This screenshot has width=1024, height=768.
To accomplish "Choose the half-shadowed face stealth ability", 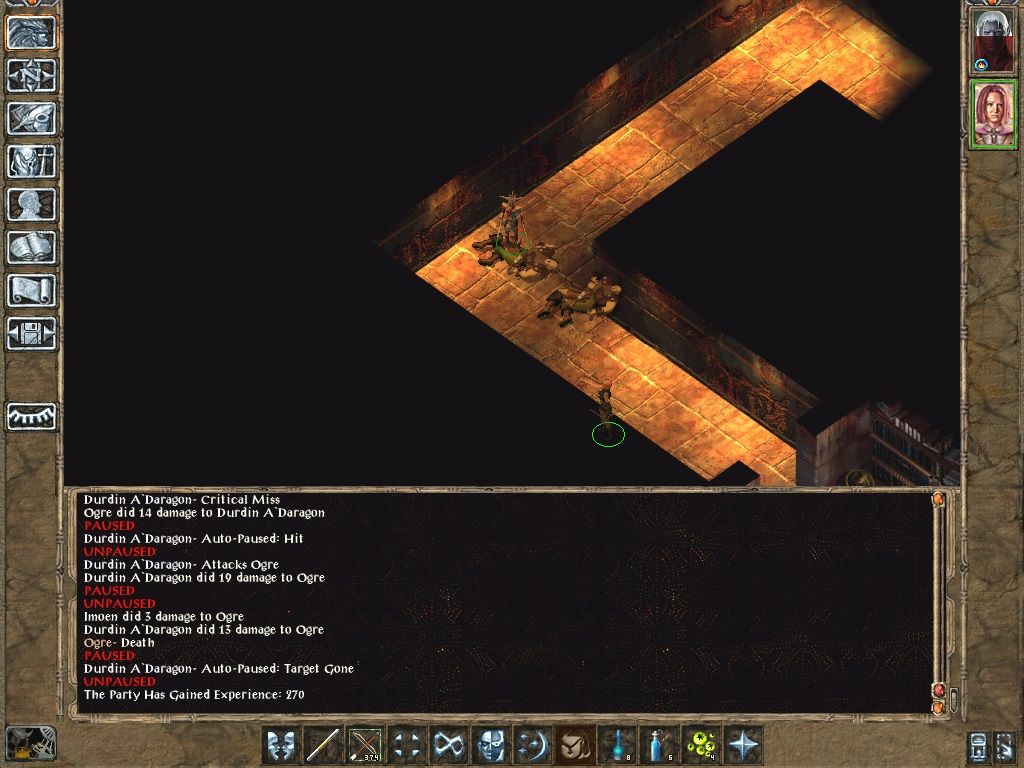I will tap(491, 745).
